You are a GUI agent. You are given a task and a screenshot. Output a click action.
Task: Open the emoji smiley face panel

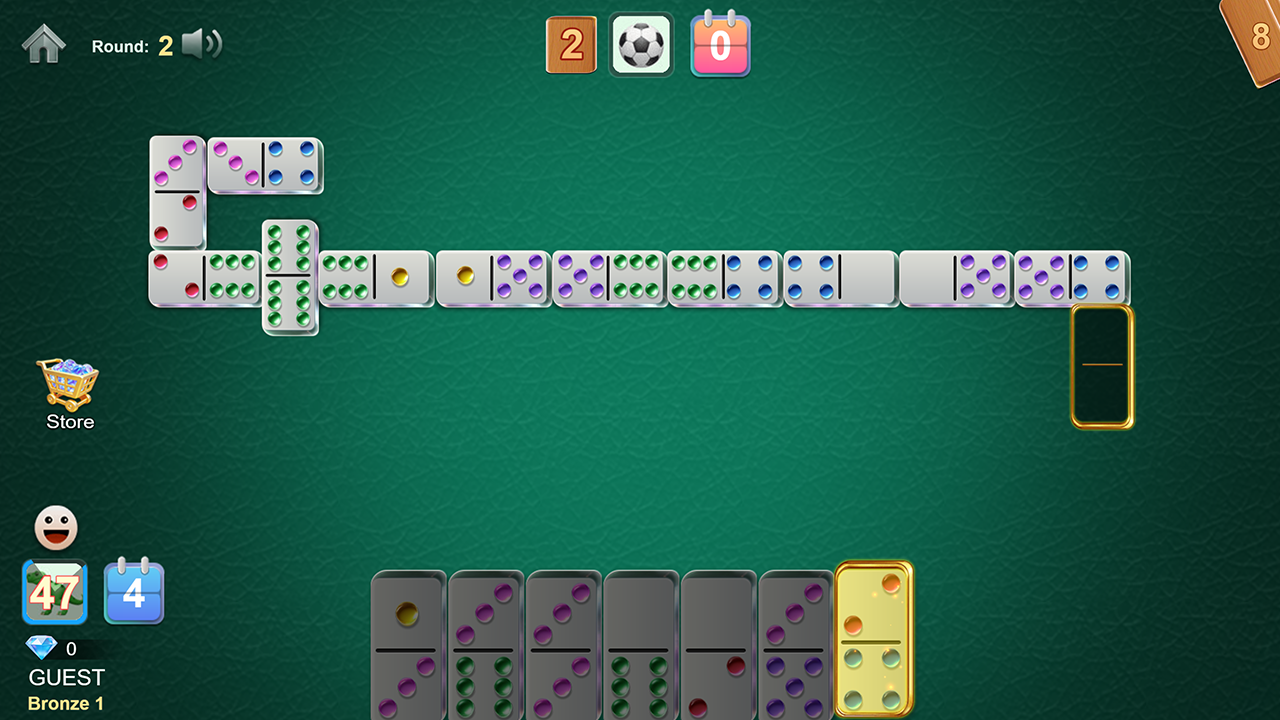pyautogui.click(x=55, y=527)
